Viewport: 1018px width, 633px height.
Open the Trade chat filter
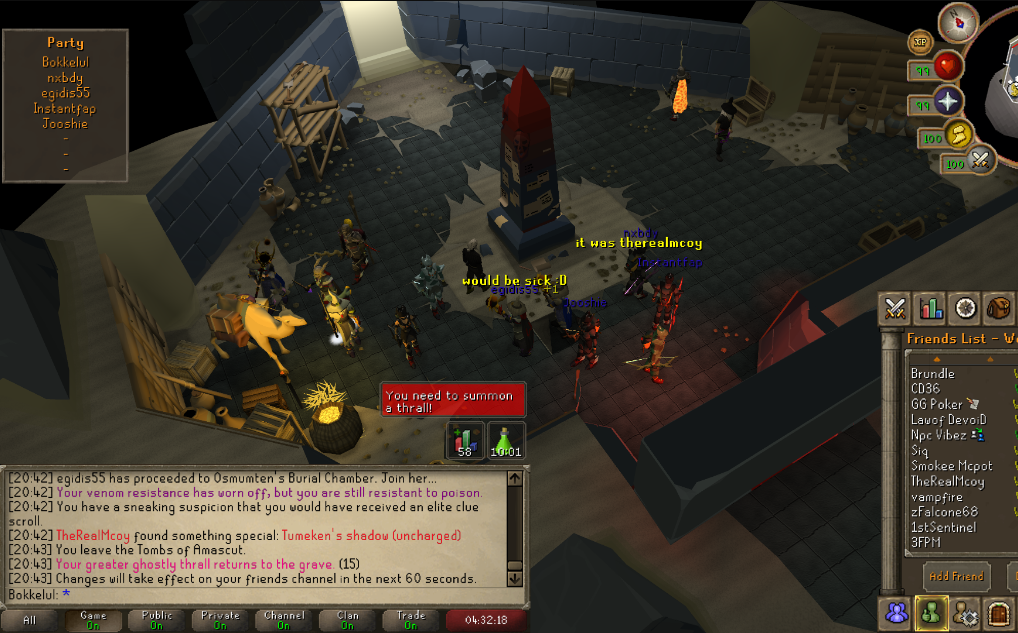point(410,620)
